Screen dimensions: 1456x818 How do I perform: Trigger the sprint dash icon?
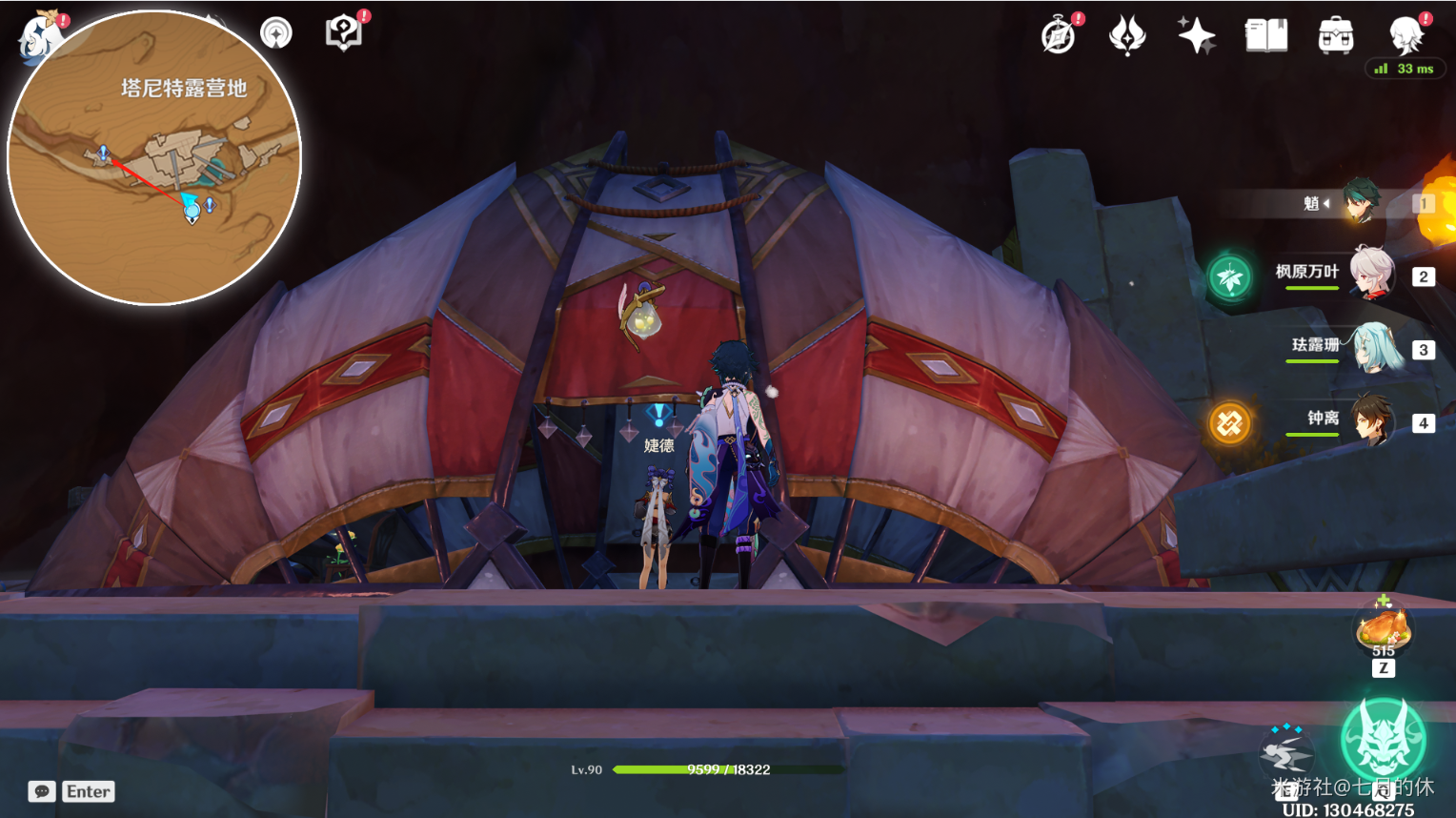point(1286,753)
